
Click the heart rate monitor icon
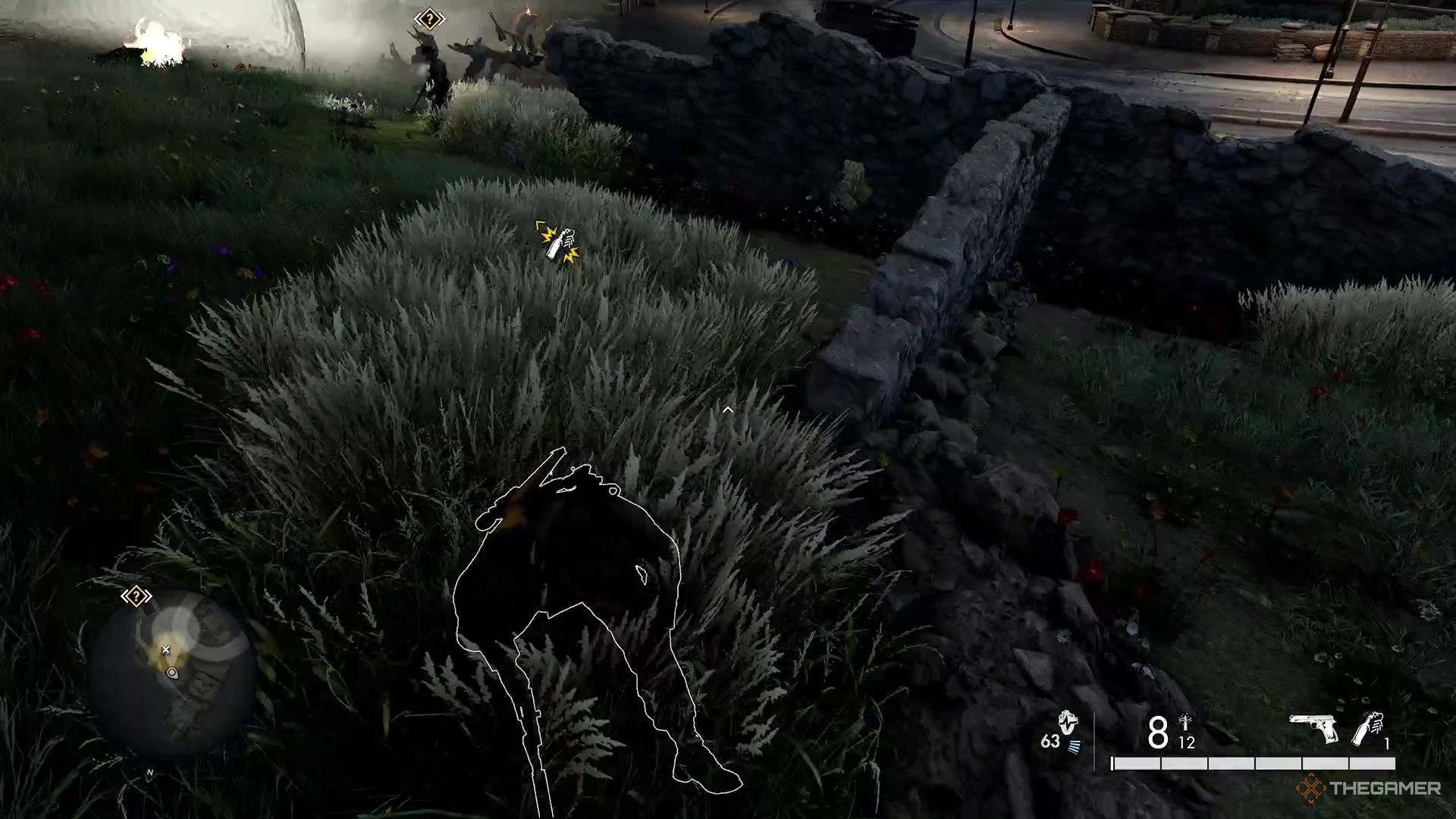pos(1068,723)
